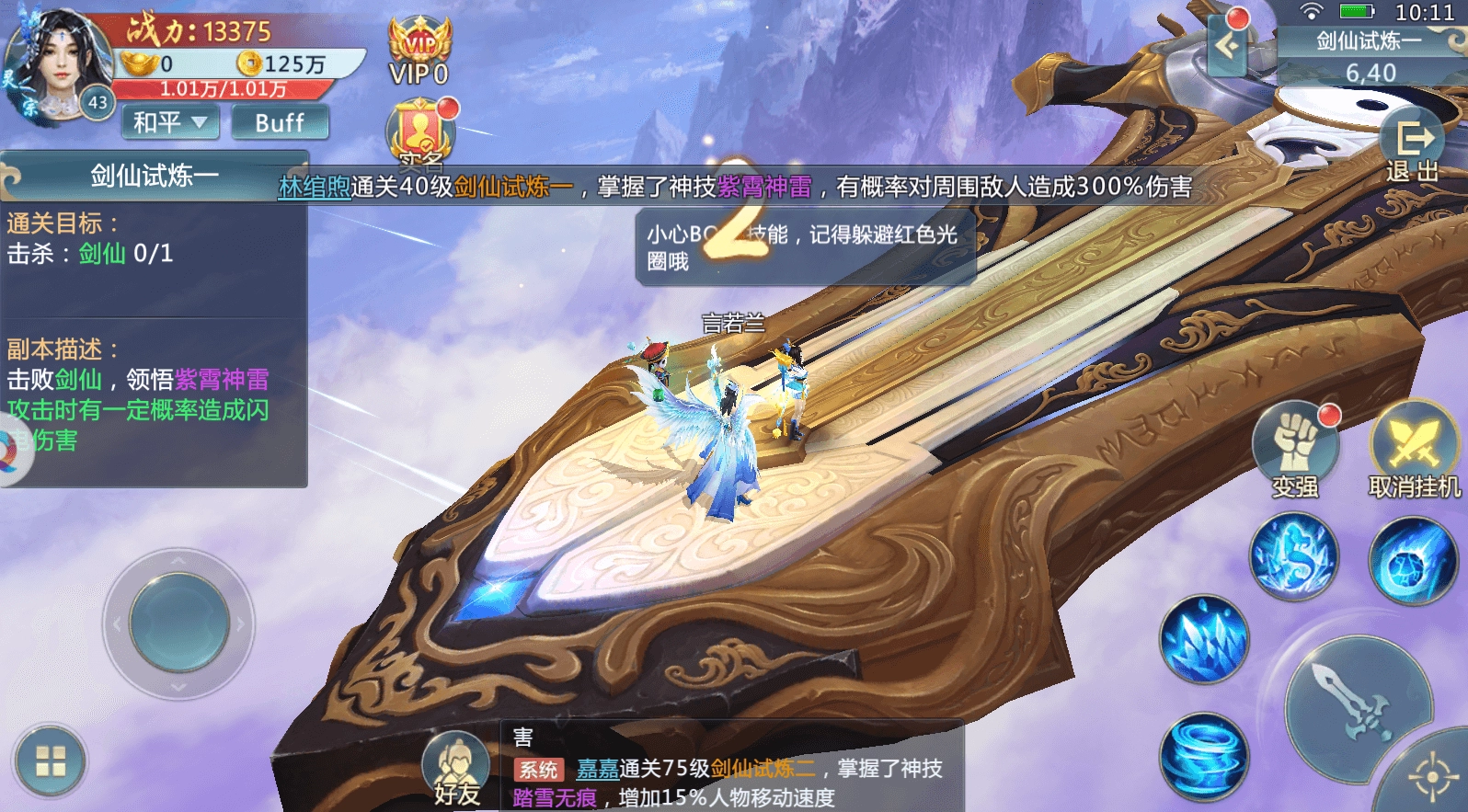Switch battle mode using the 和平 selector
The height and width of the screenshot is (812, 1468).
tap(169, 122)
